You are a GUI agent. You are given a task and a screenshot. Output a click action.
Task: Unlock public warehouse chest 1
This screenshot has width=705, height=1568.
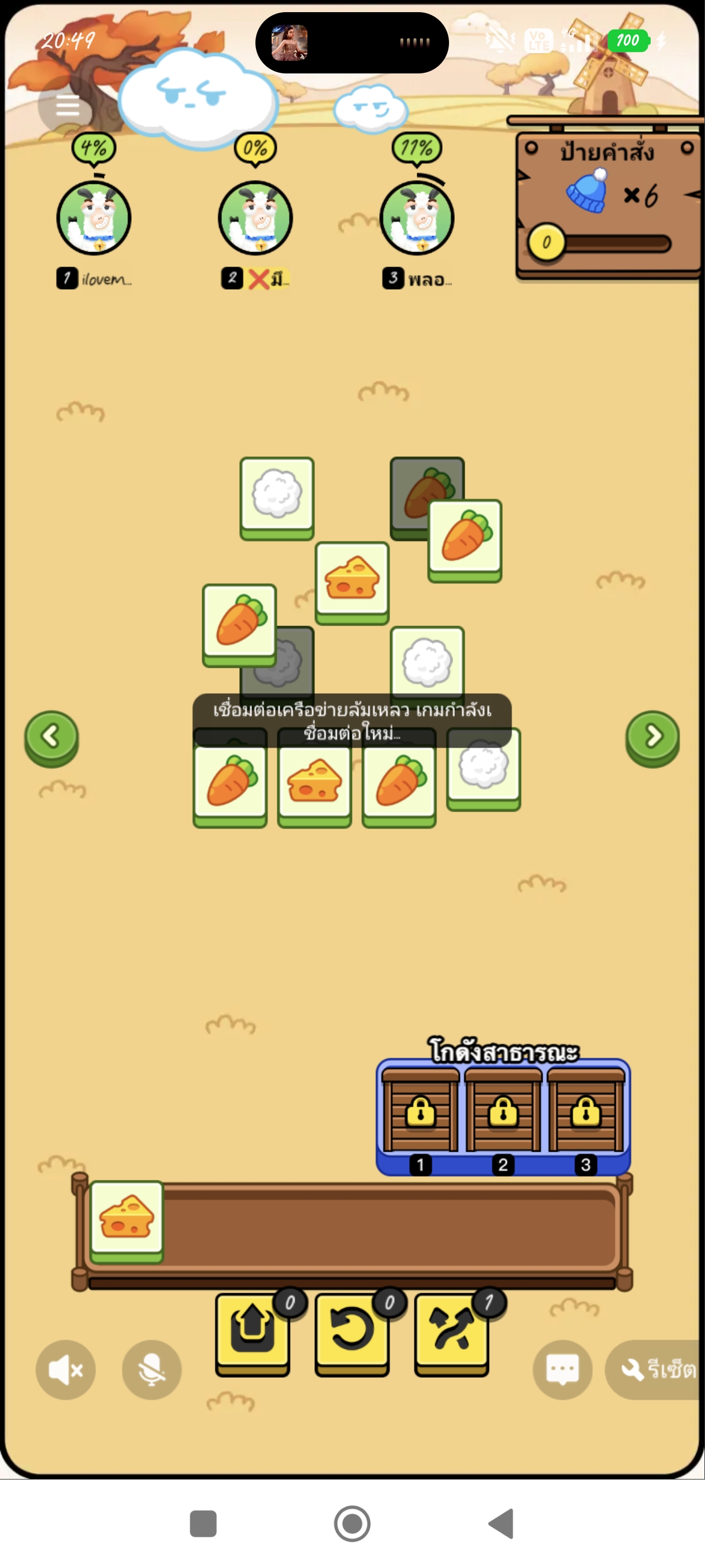[x=420, y=1111]
